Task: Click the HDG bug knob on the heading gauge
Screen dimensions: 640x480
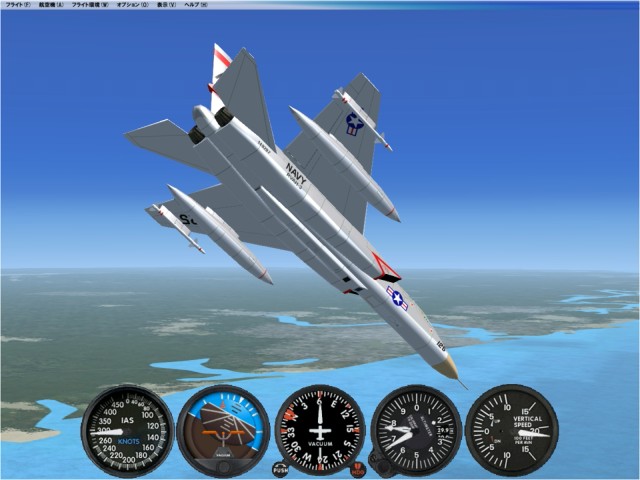Action: click(x=358, y=468)
